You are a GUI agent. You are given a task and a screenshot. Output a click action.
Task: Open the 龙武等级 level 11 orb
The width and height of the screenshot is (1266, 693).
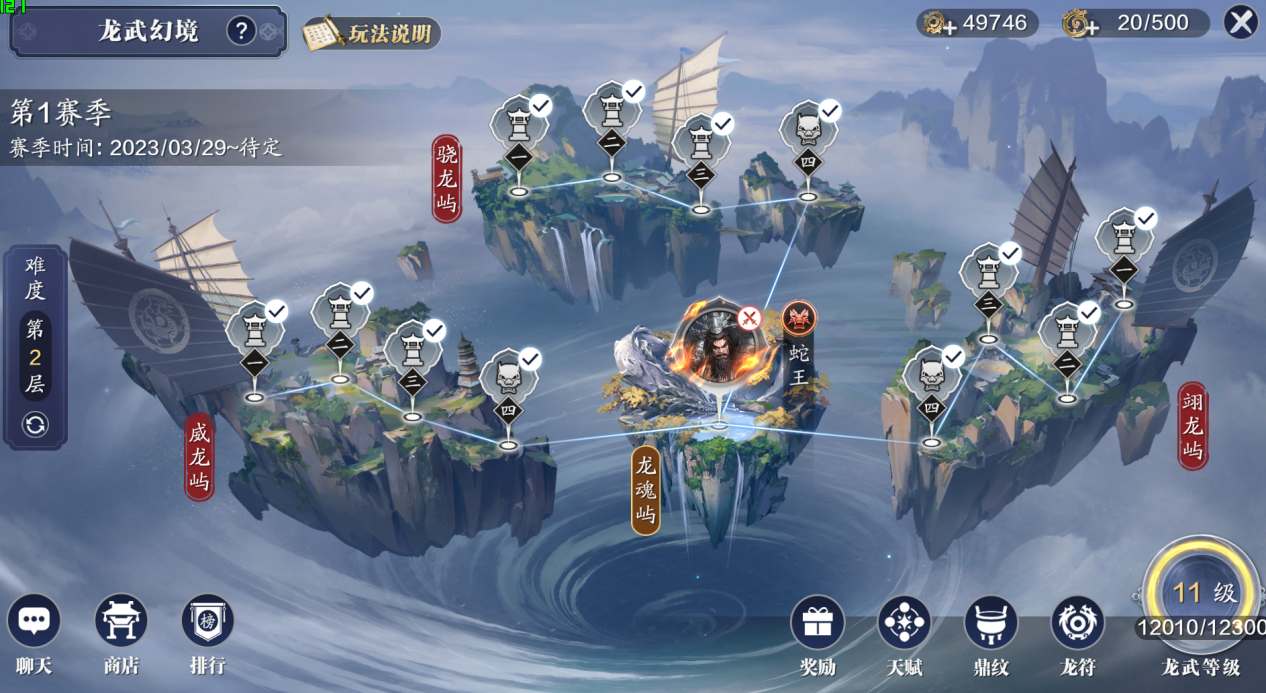1199,594
